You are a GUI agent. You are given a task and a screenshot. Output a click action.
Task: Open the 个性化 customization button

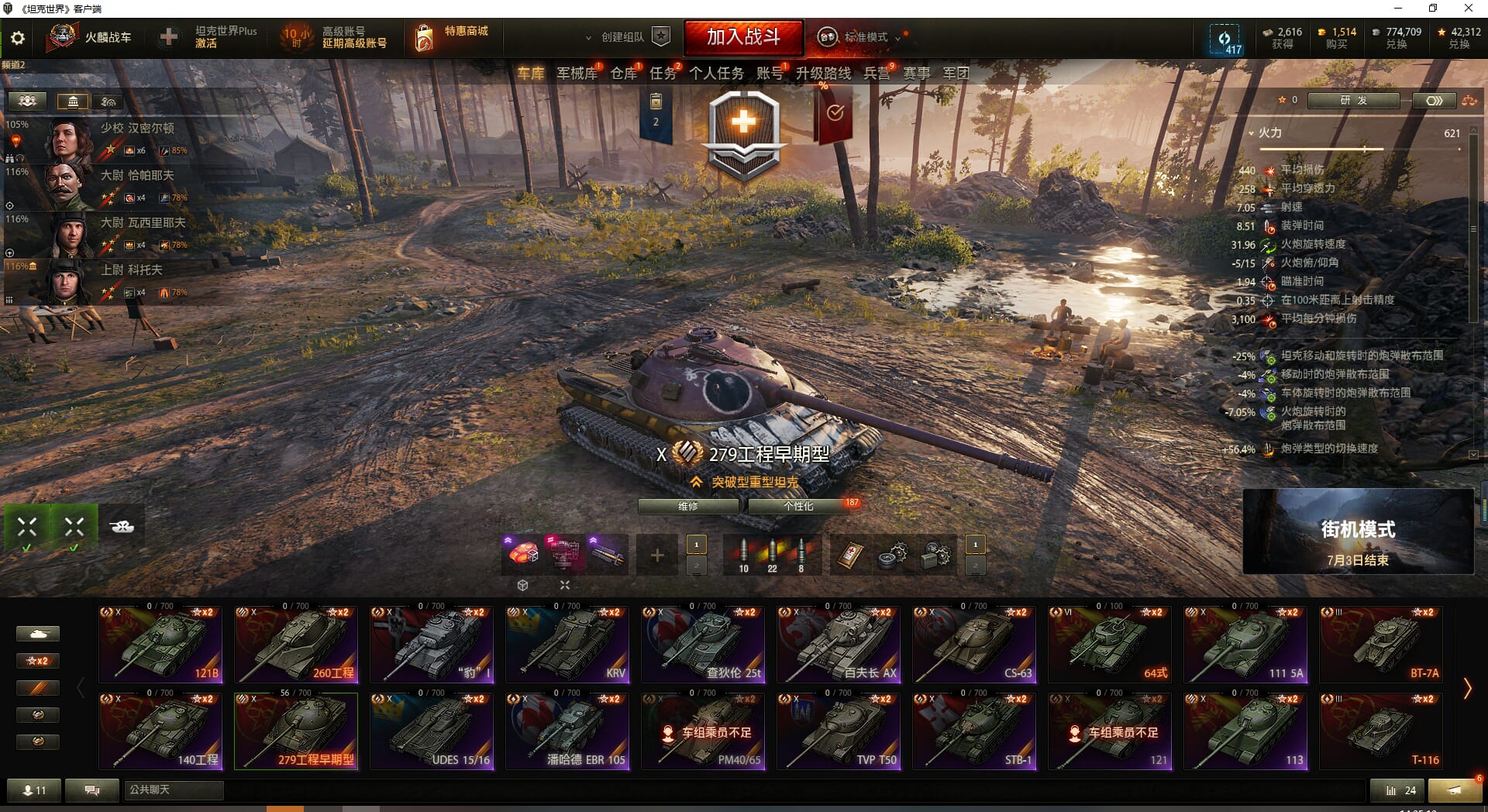tap(798, 506)
